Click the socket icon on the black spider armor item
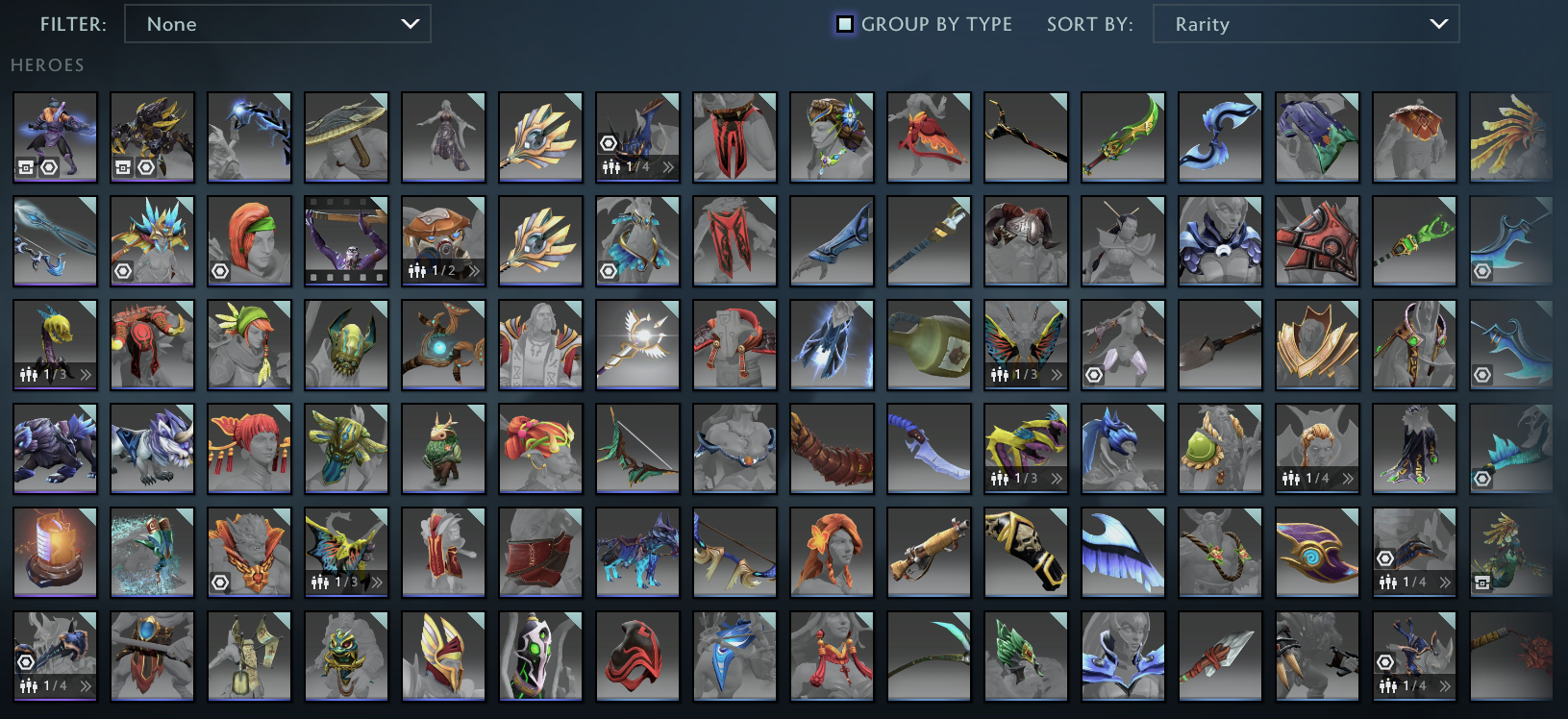 pos(146,167)
